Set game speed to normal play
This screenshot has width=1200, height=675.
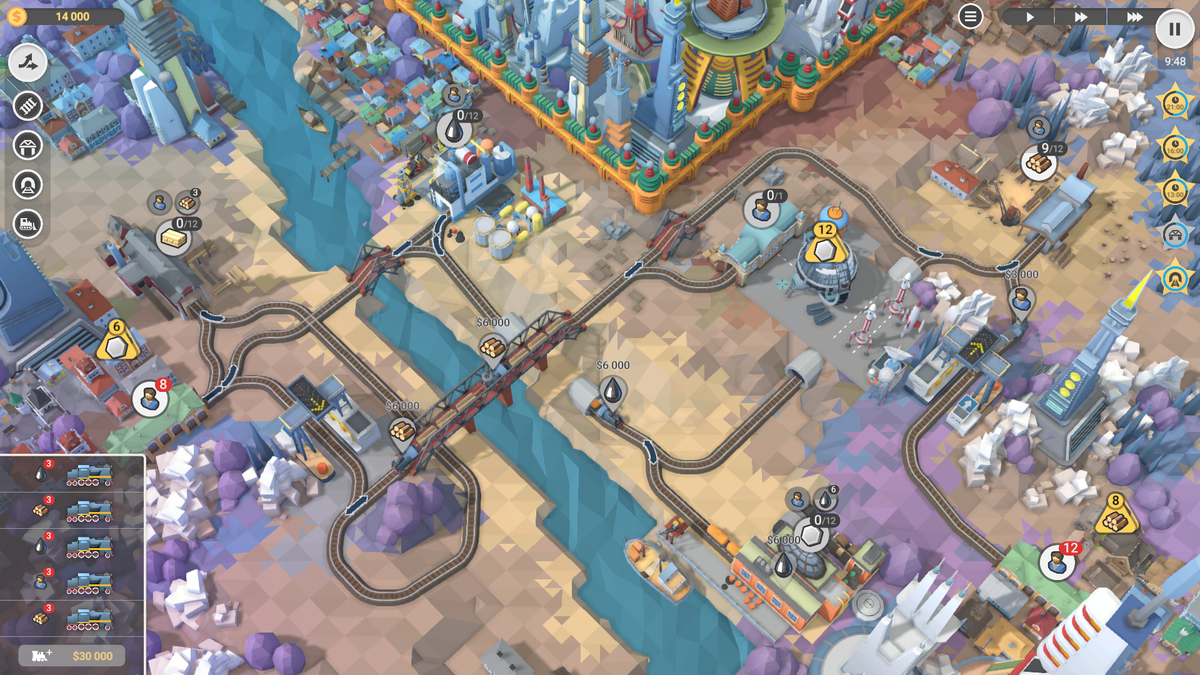[1030, 17]
